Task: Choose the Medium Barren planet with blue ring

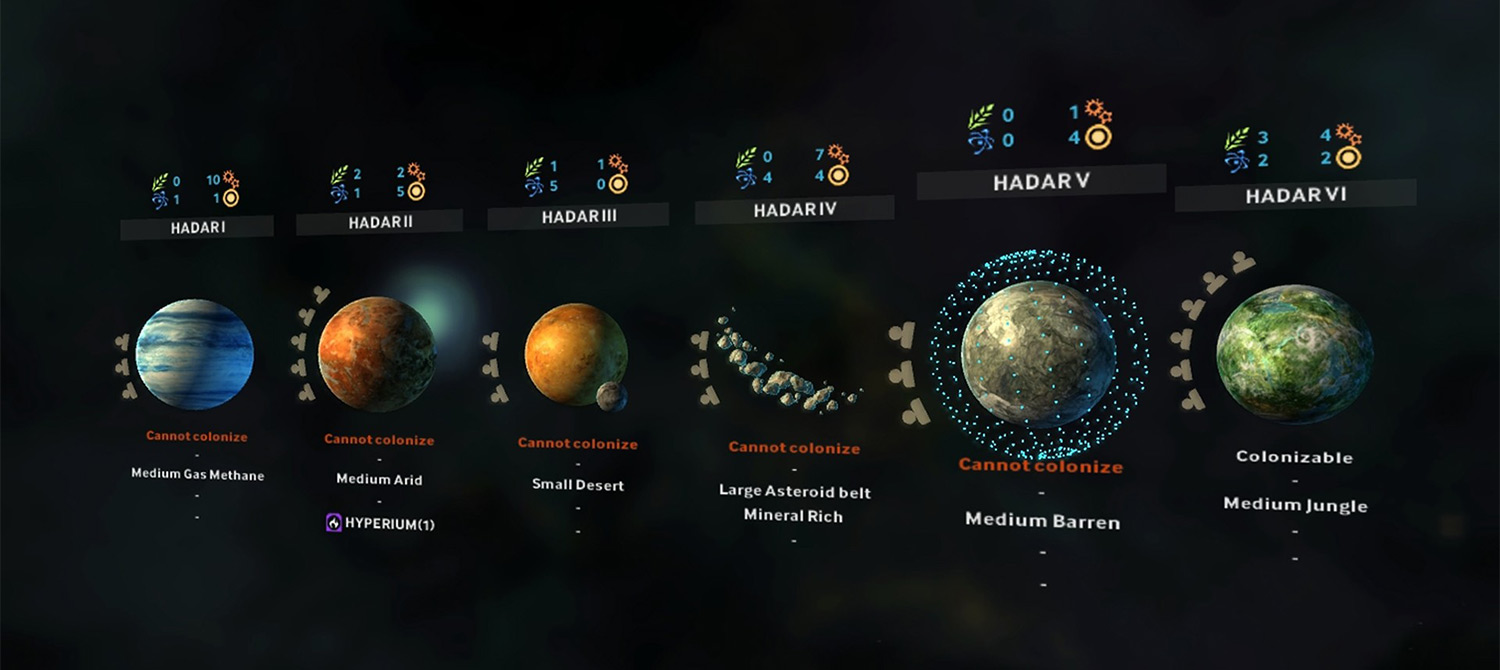Action: tap(1039, 353)
